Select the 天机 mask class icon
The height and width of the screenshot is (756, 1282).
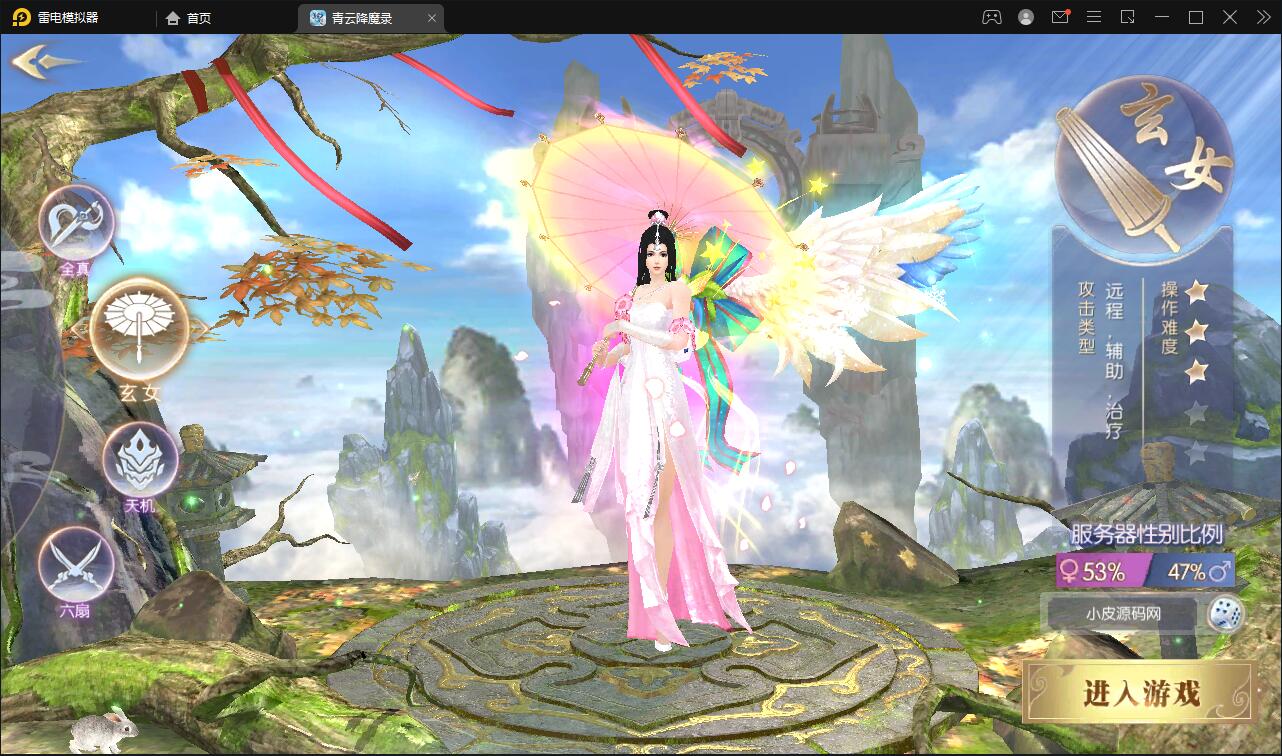tap(140, 459)
